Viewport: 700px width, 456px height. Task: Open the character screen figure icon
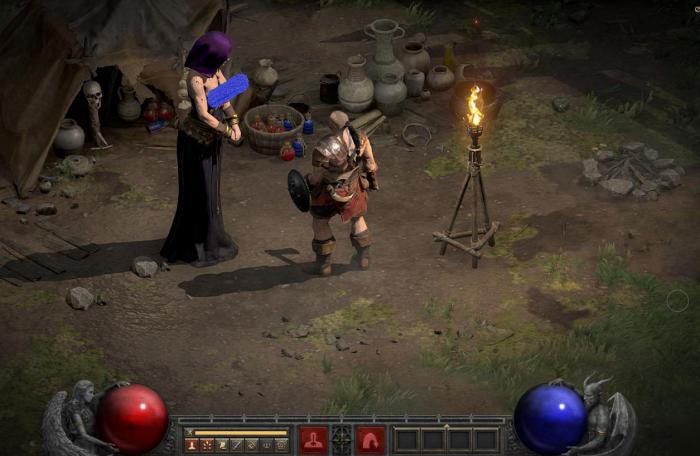pos(192,444)
